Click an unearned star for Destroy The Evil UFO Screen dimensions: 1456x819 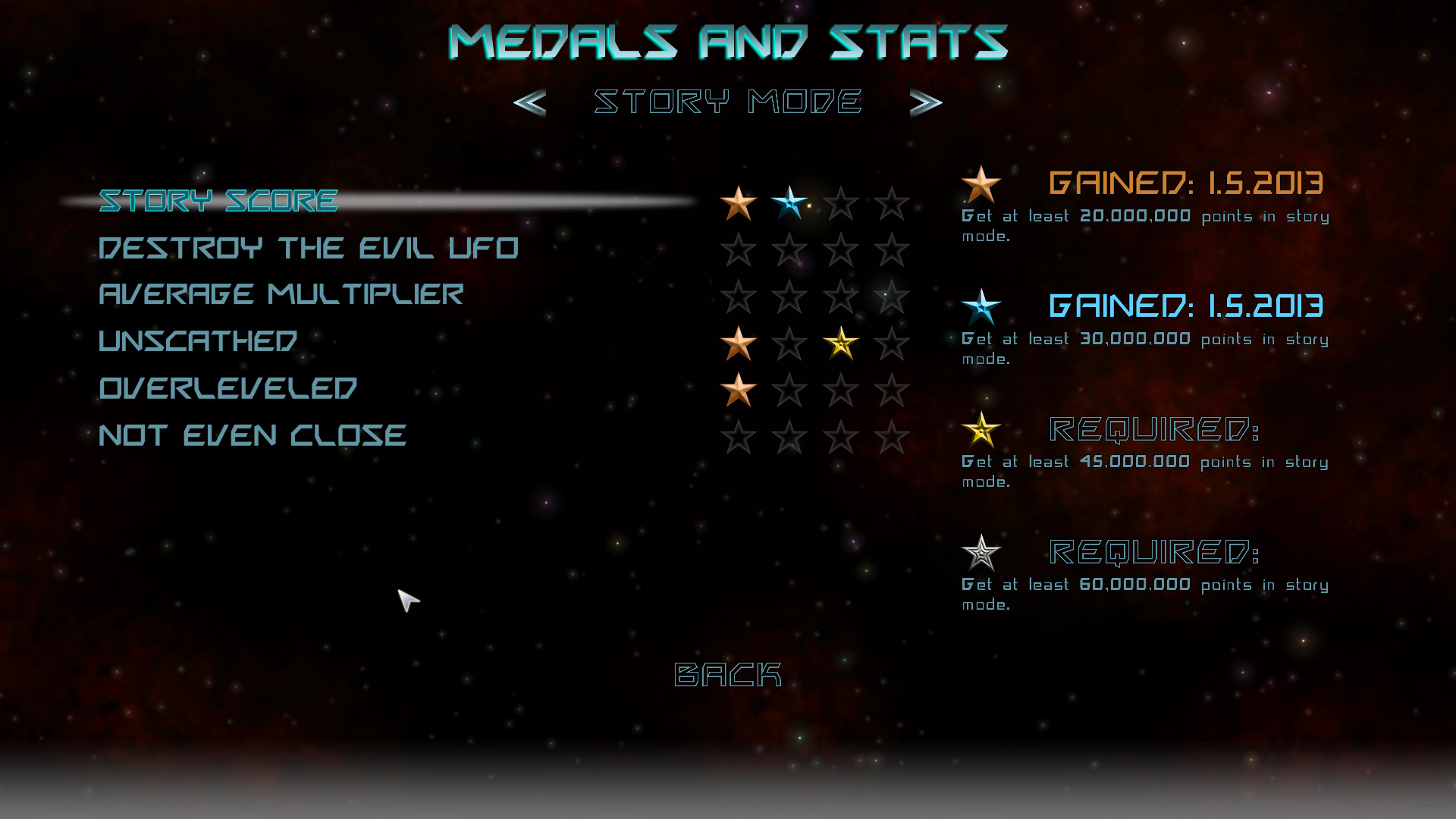click(738, 251)
